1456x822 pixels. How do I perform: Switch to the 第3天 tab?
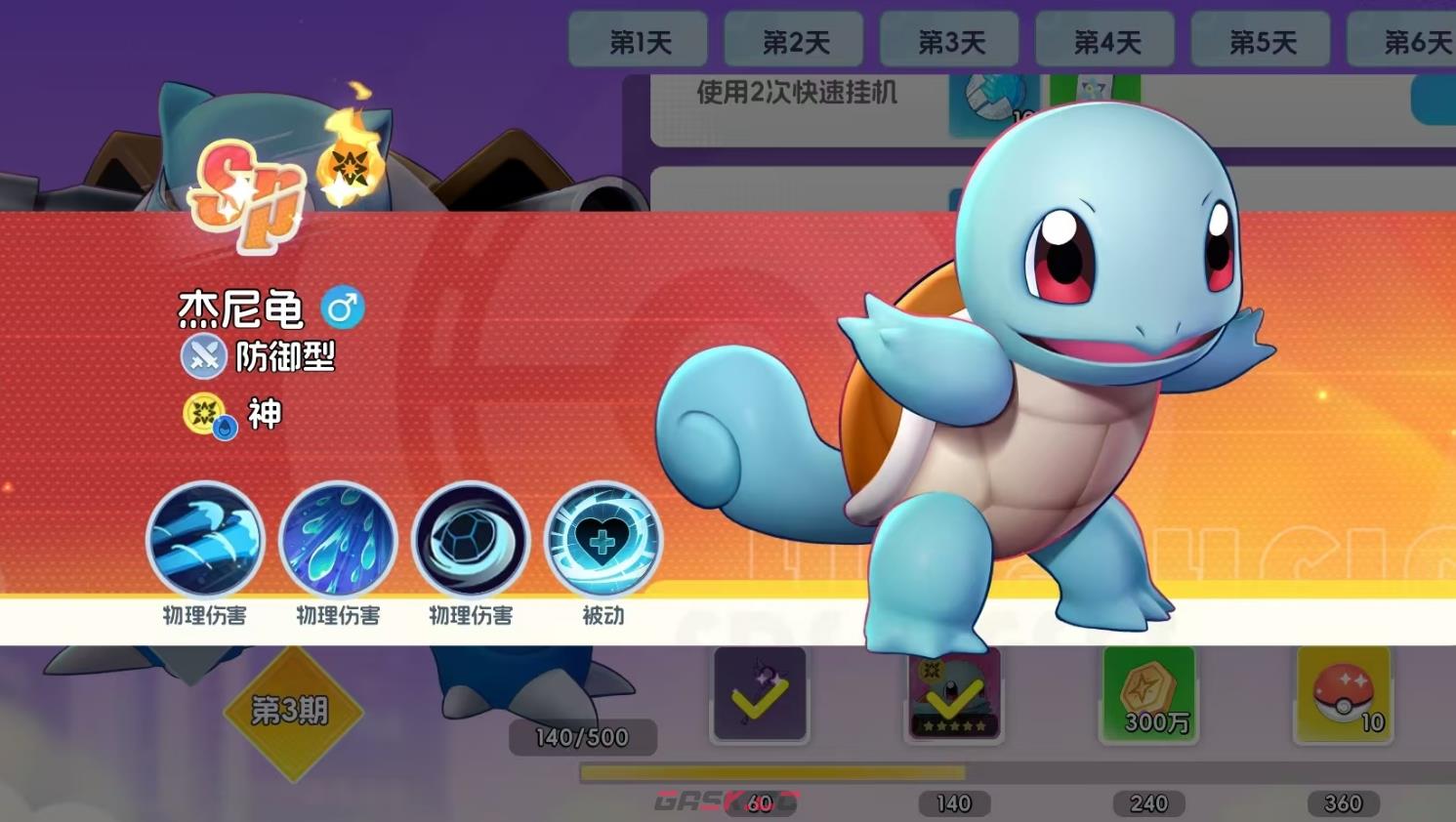pos(949,40)
